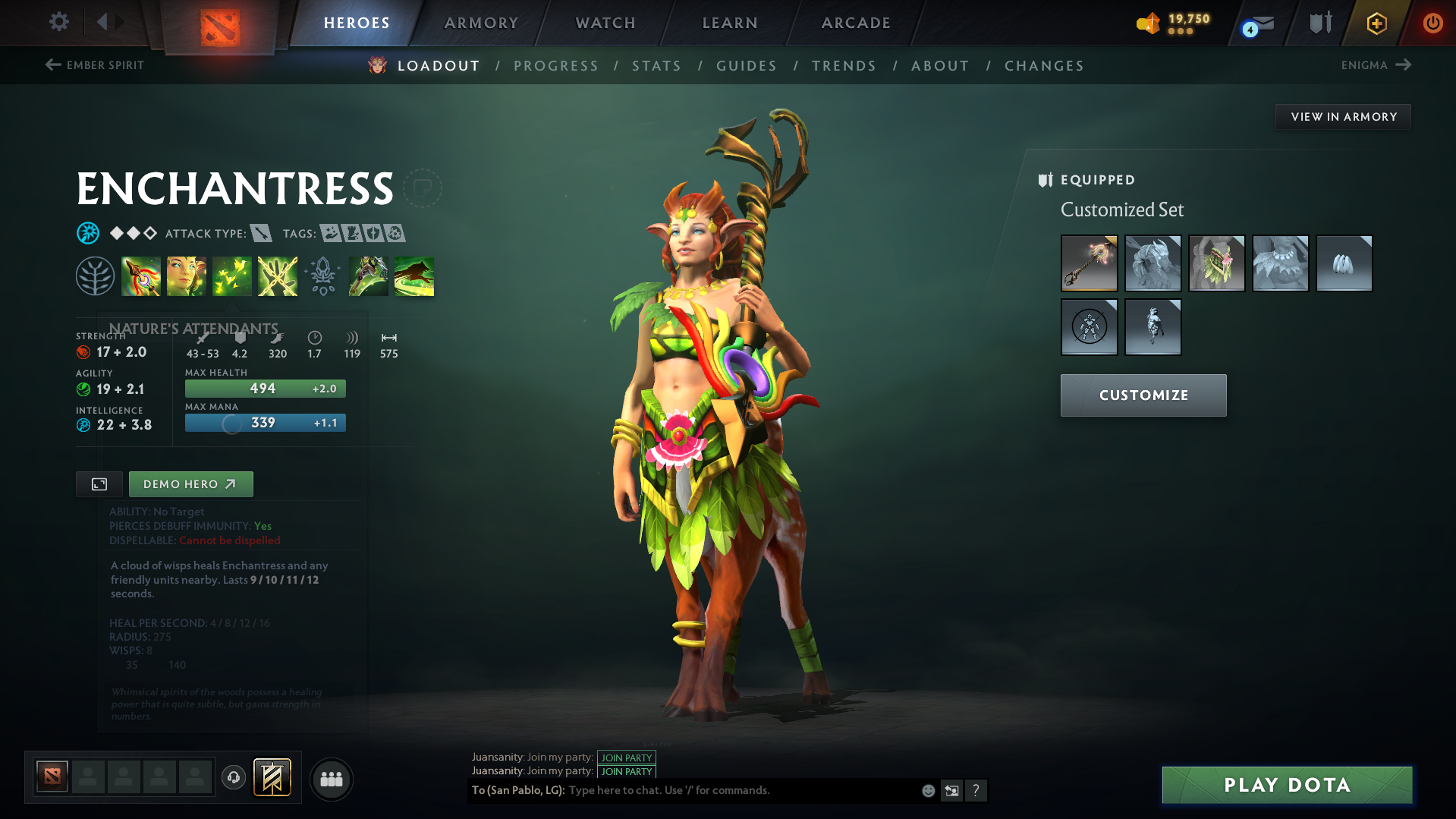
Task: Toggle the friends list people icon
Action: coord(331,779)
